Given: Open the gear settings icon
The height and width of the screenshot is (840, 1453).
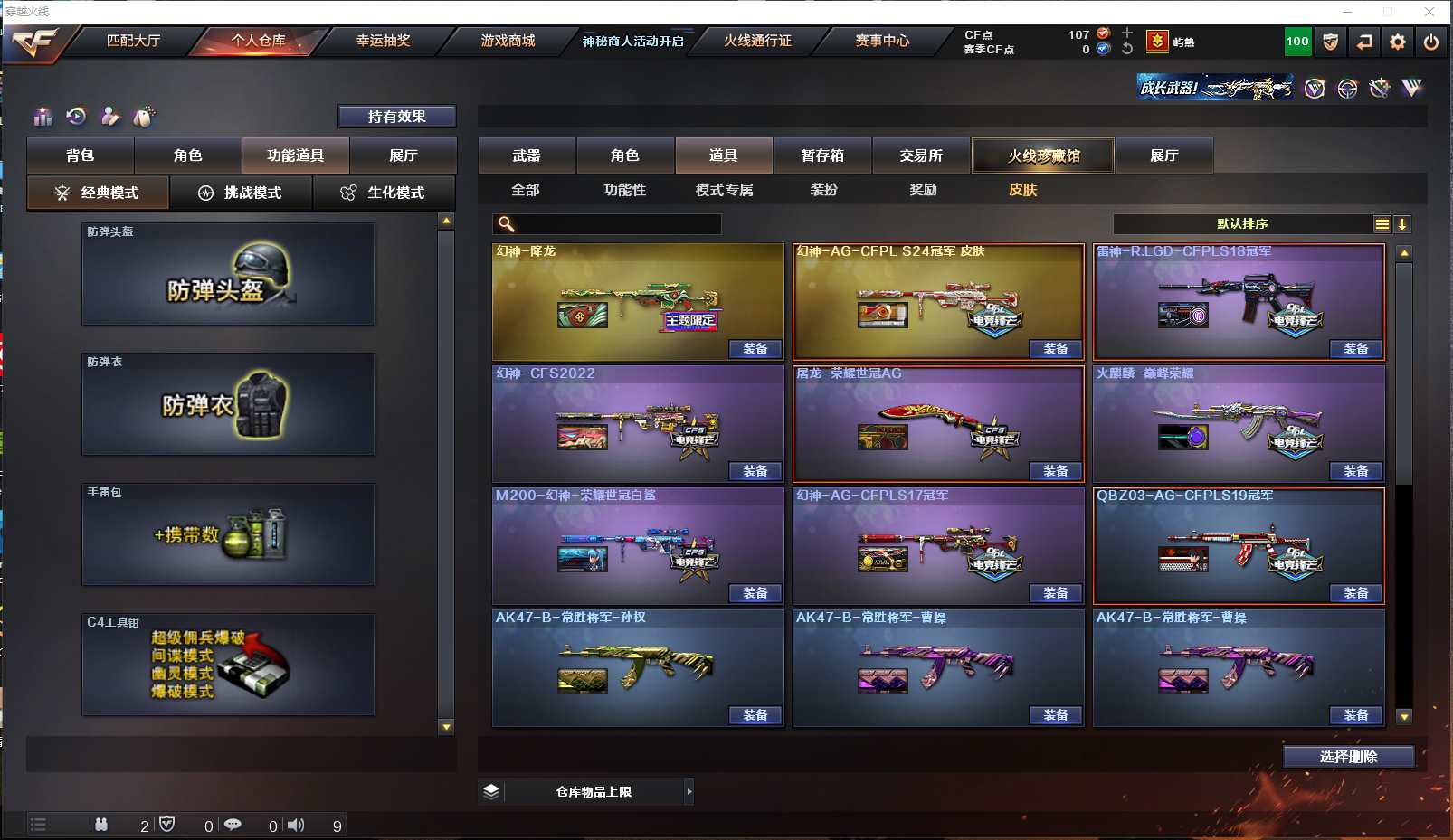Looking at the screenshot, I should point(1398,42).
